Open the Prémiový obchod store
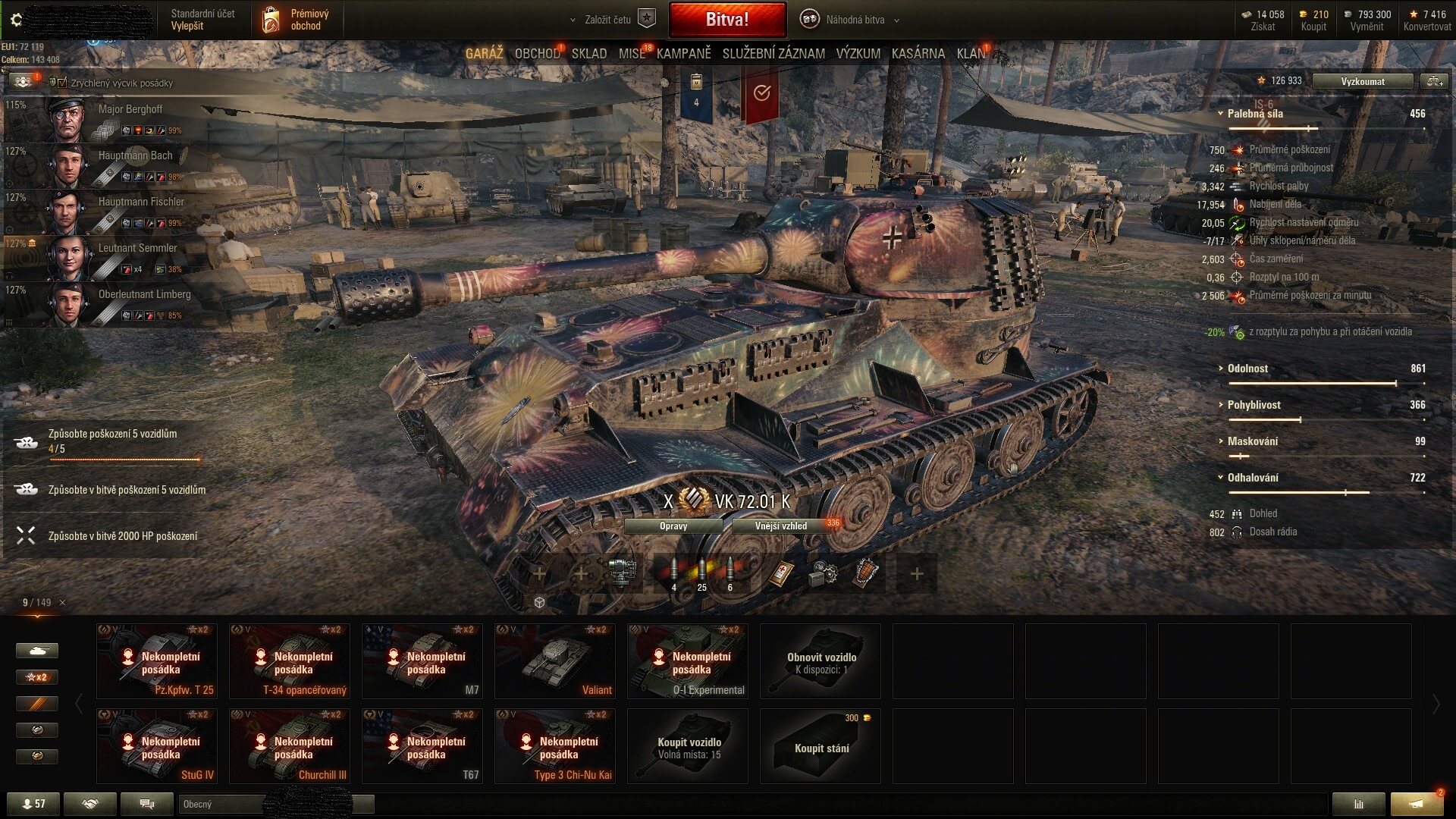The width and height of the screenshot is (1456, 819). (296, 20)
